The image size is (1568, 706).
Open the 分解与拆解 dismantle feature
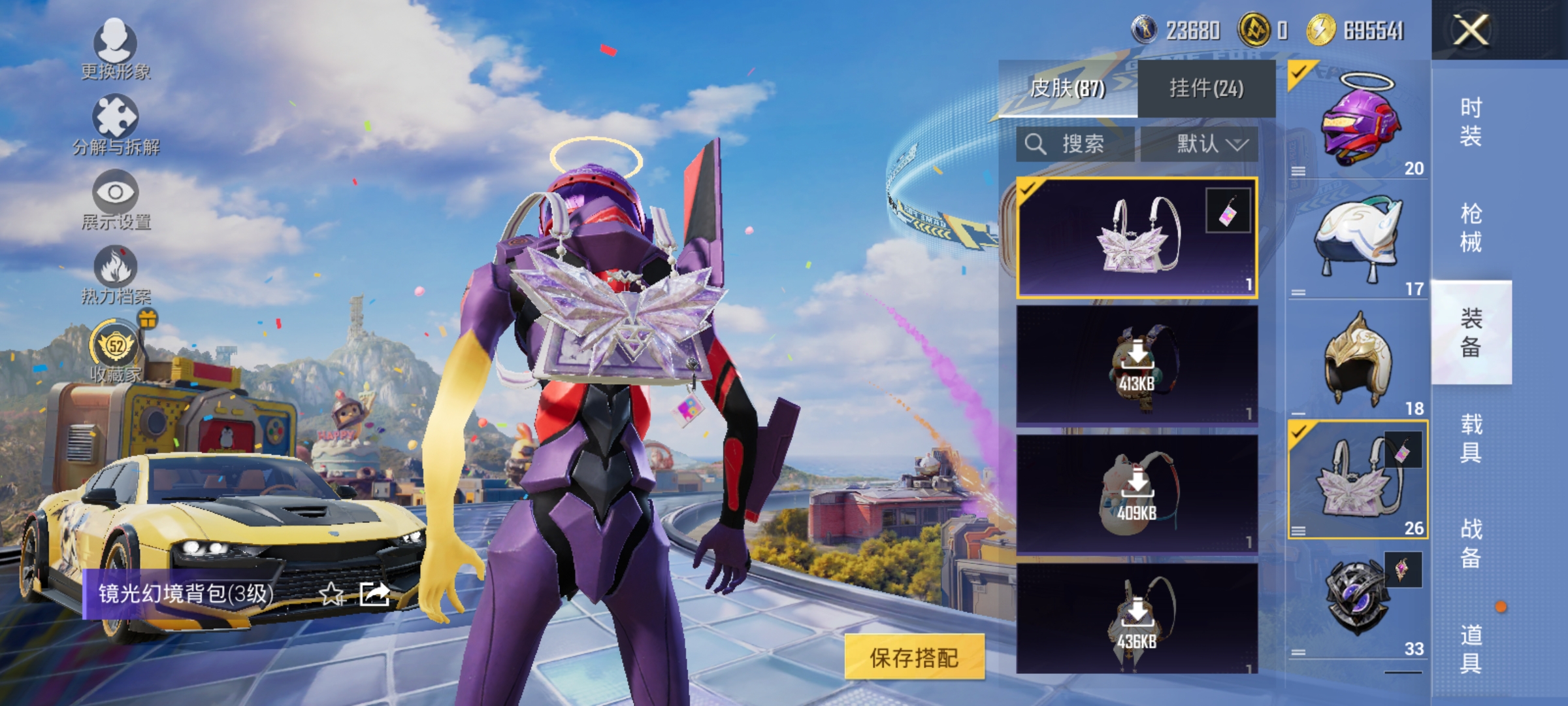[115, 118]
